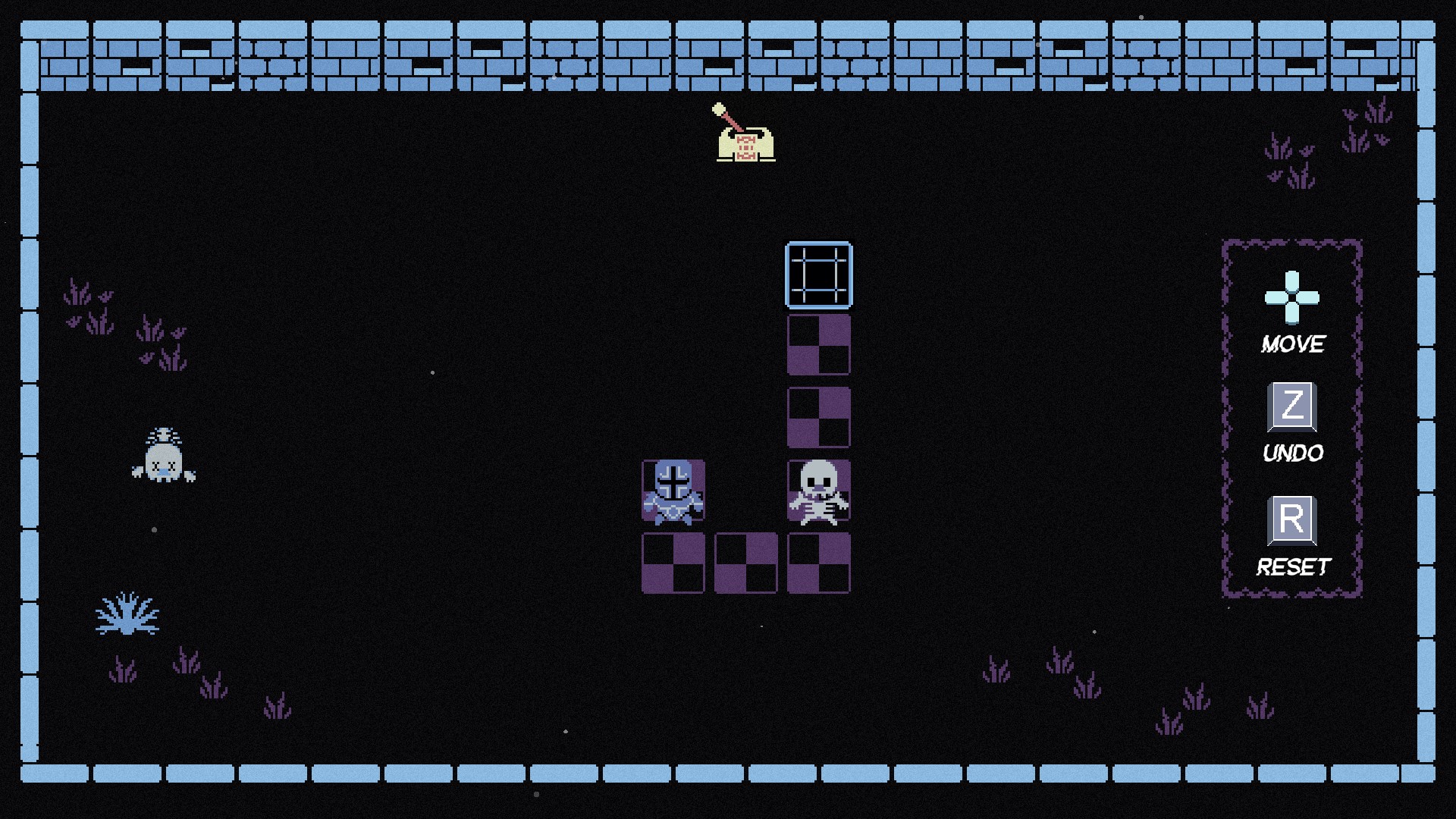Click the blue target square outline
1456x819 pixels.
click(817, 273)
